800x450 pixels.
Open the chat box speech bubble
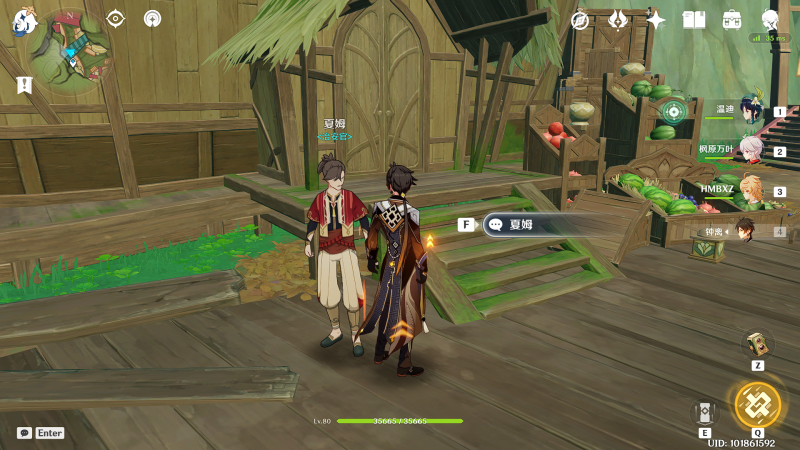pyautogui.click(x=24, y=433)
